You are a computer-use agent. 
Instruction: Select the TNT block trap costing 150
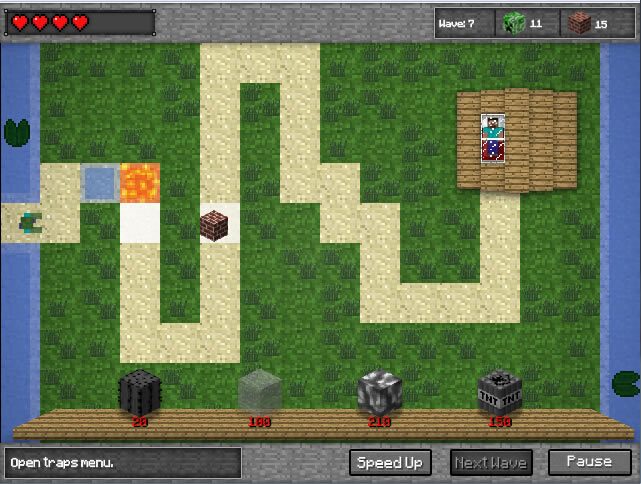pos(498,391)
